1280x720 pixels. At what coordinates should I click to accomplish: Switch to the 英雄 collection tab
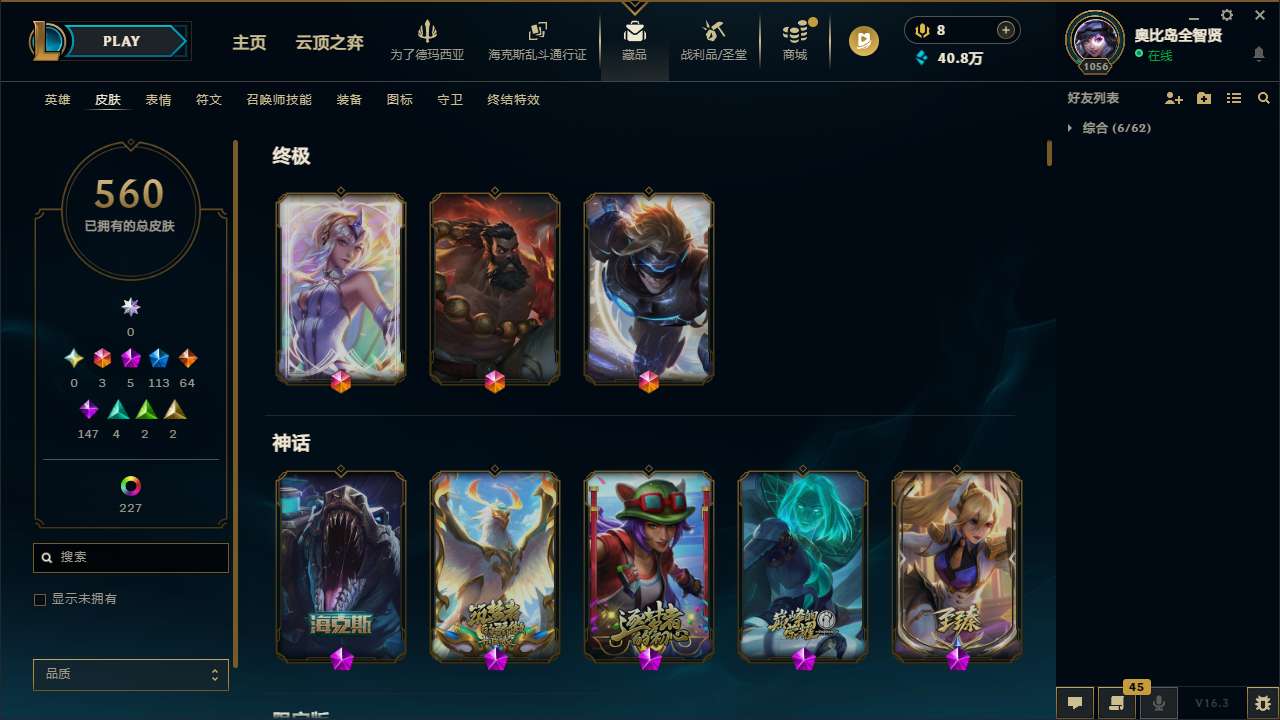57,100
